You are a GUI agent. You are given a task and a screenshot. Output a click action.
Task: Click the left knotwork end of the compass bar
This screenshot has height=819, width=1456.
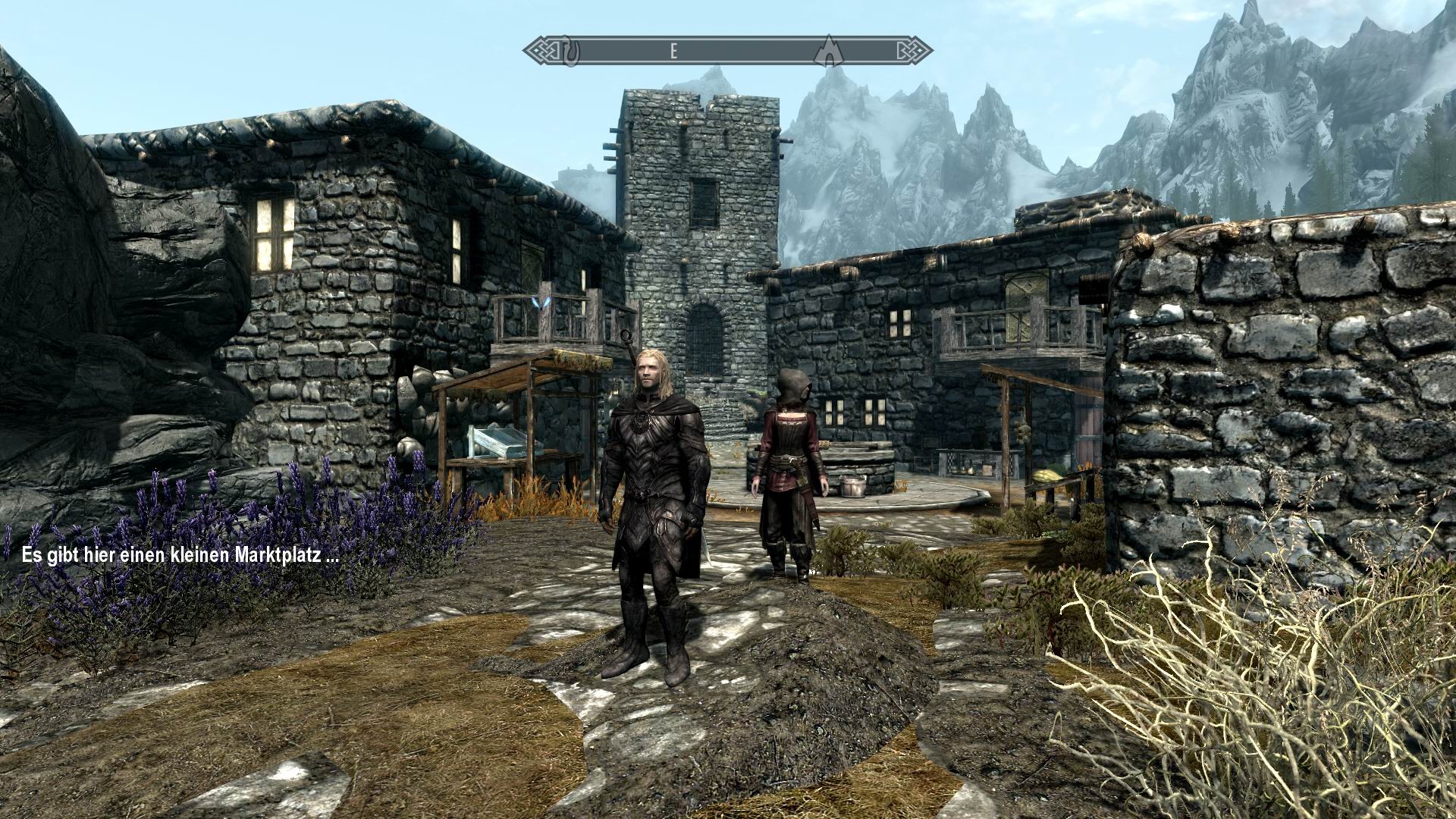(544, 51)
